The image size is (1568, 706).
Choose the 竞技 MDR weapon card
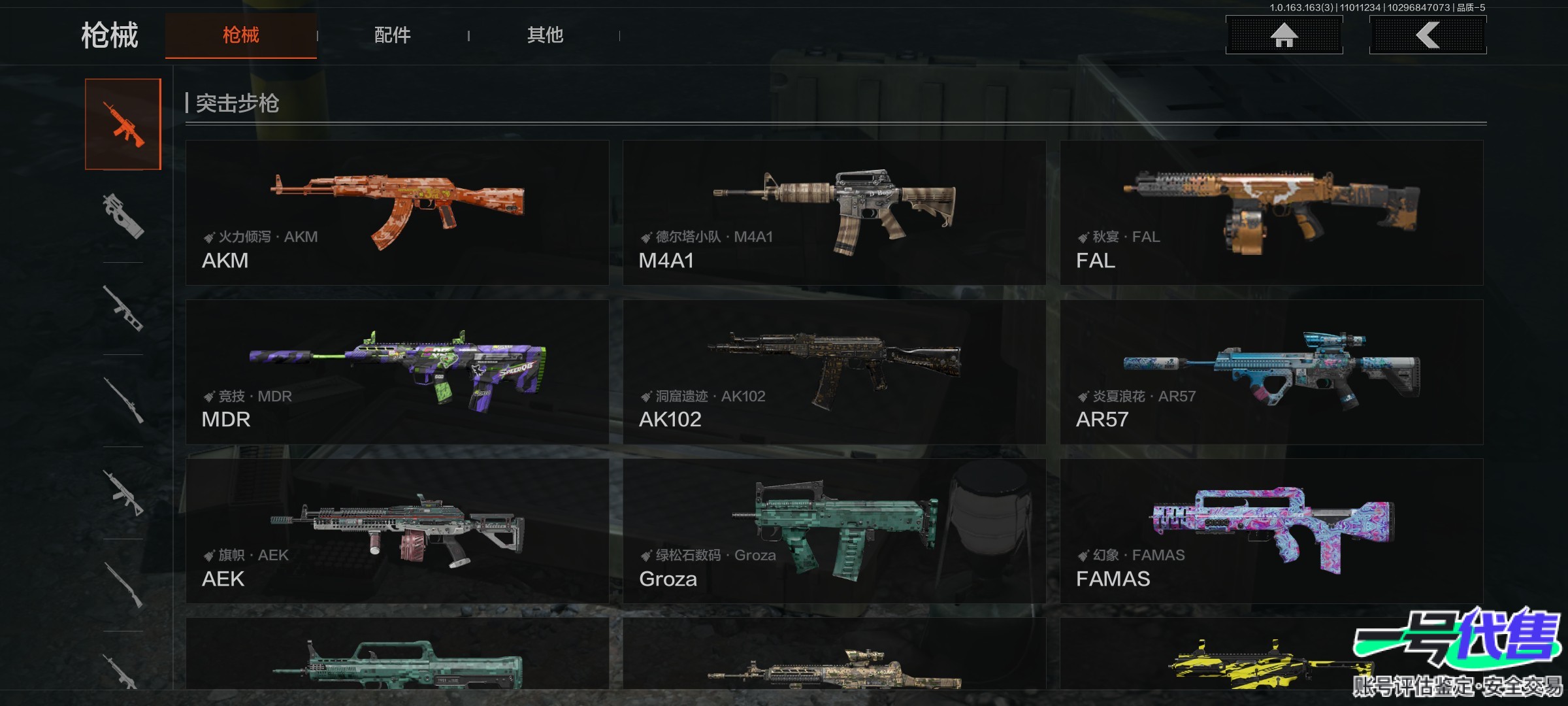pyautogui.click(x=397, y=372)
